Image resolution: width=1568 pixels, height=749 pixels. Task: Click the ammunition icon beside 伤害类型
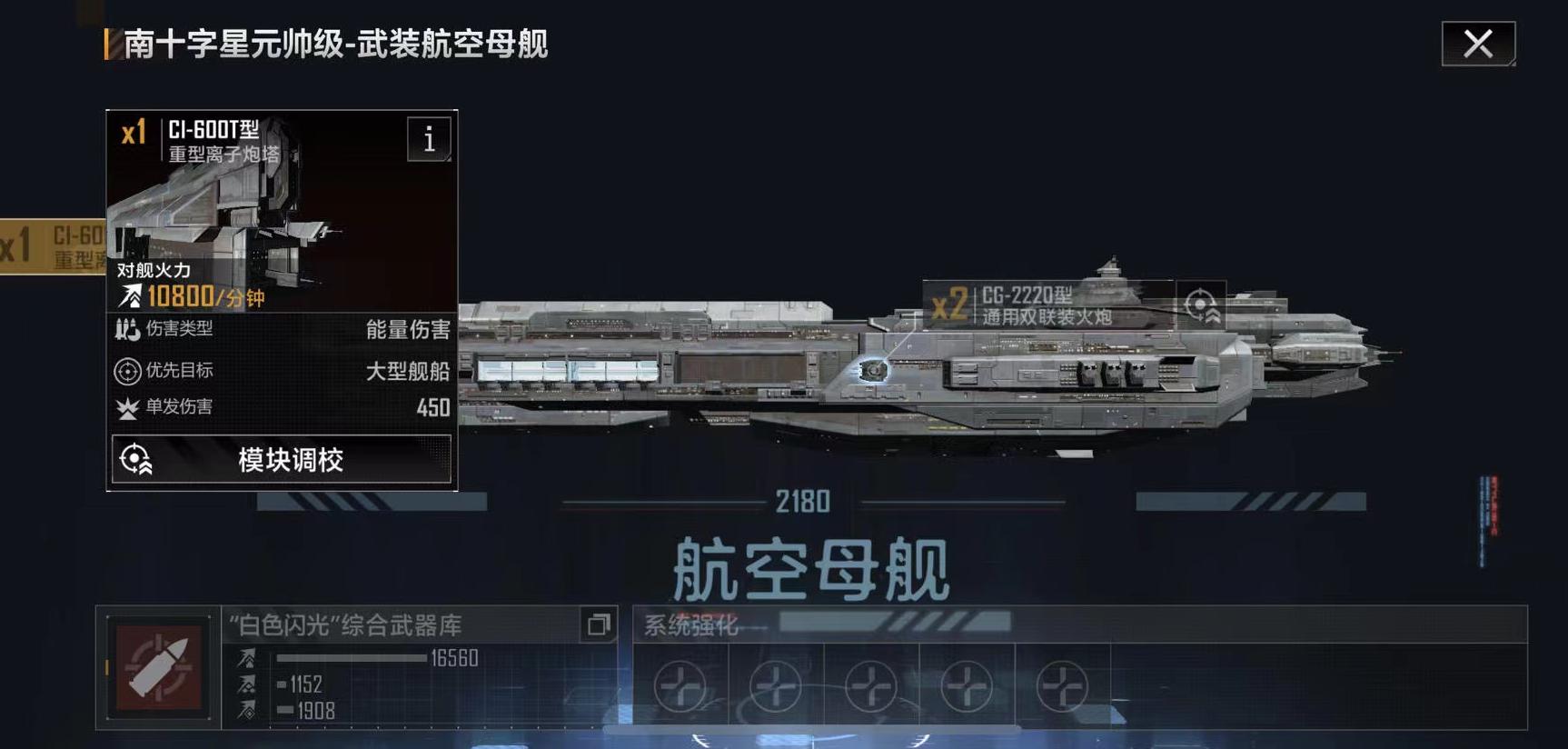[x=127, y=331]
